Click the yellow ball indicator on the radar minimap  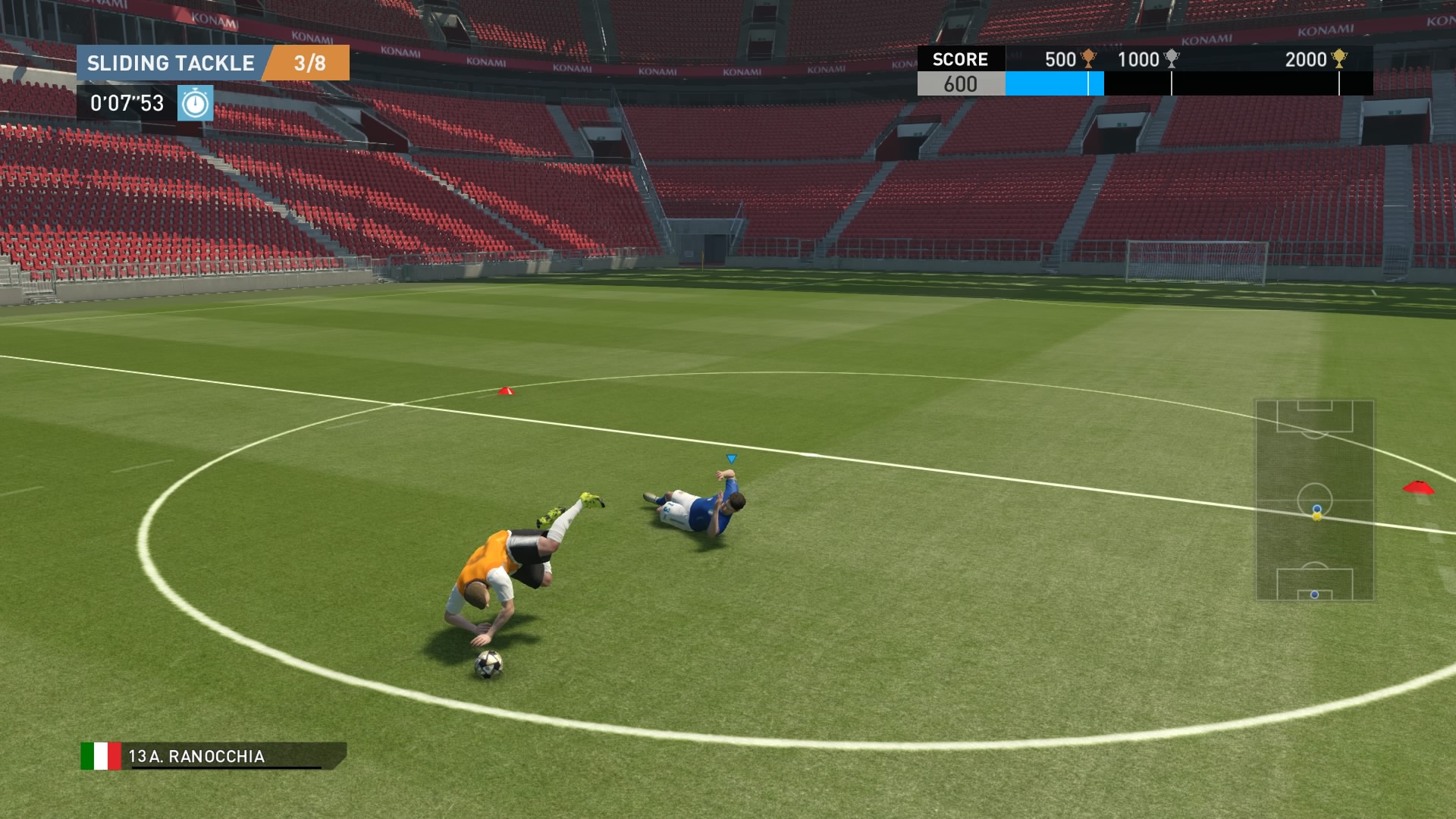(1316, 518)
